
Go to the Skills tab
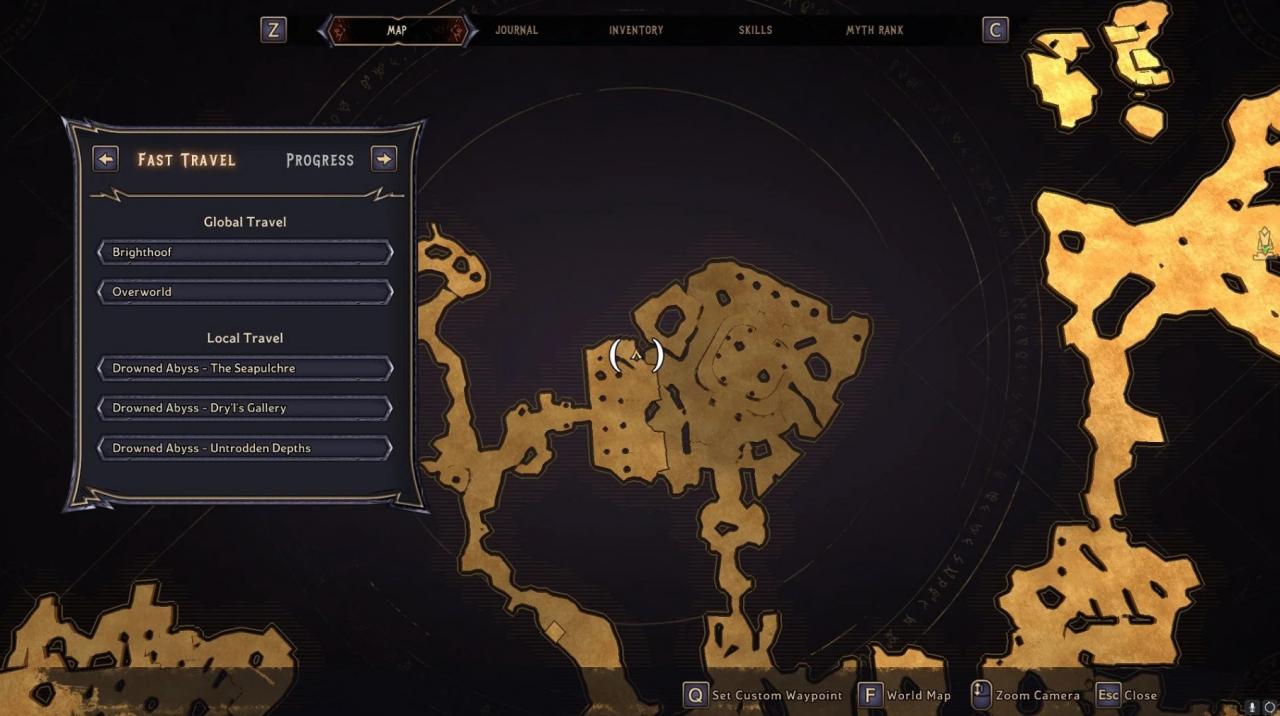[x=755, y=30]
